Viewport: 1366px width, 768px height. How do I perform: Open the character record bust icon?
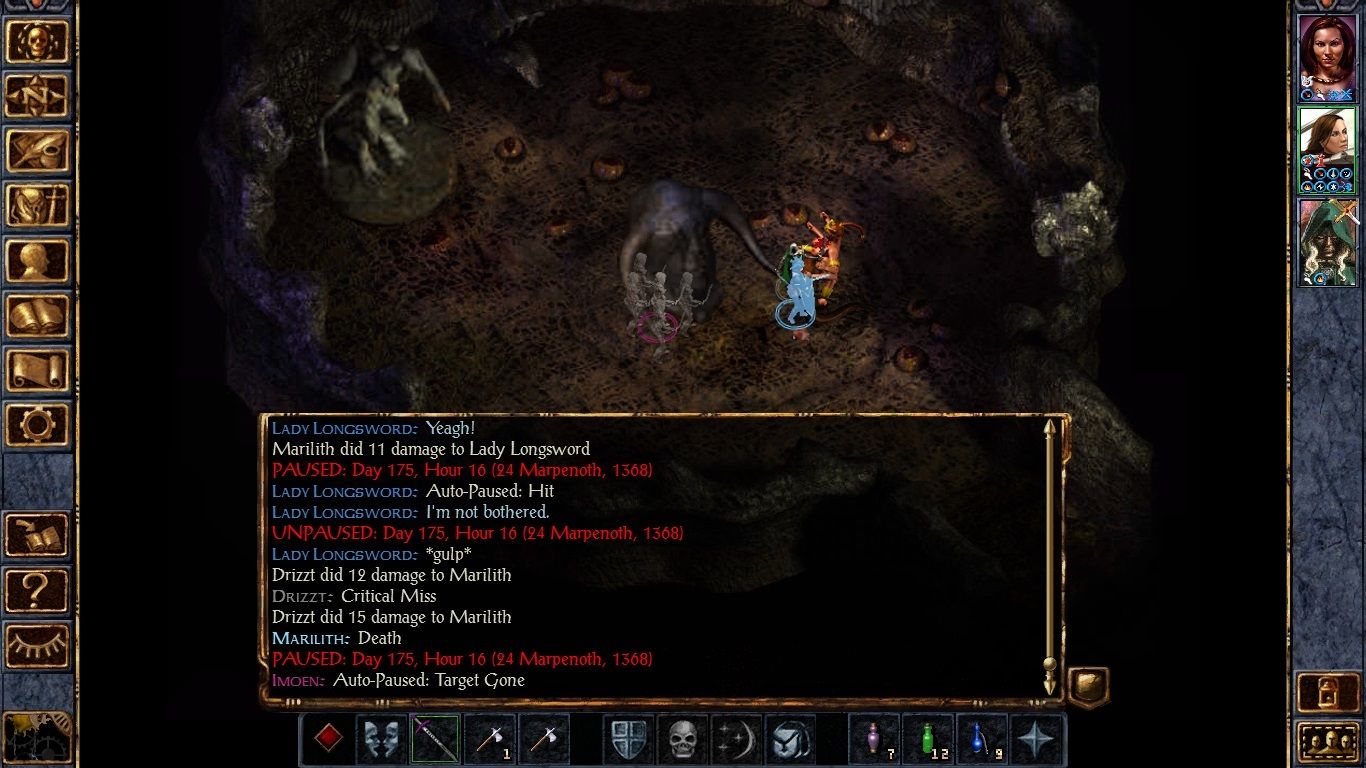(x=37, y=261)
